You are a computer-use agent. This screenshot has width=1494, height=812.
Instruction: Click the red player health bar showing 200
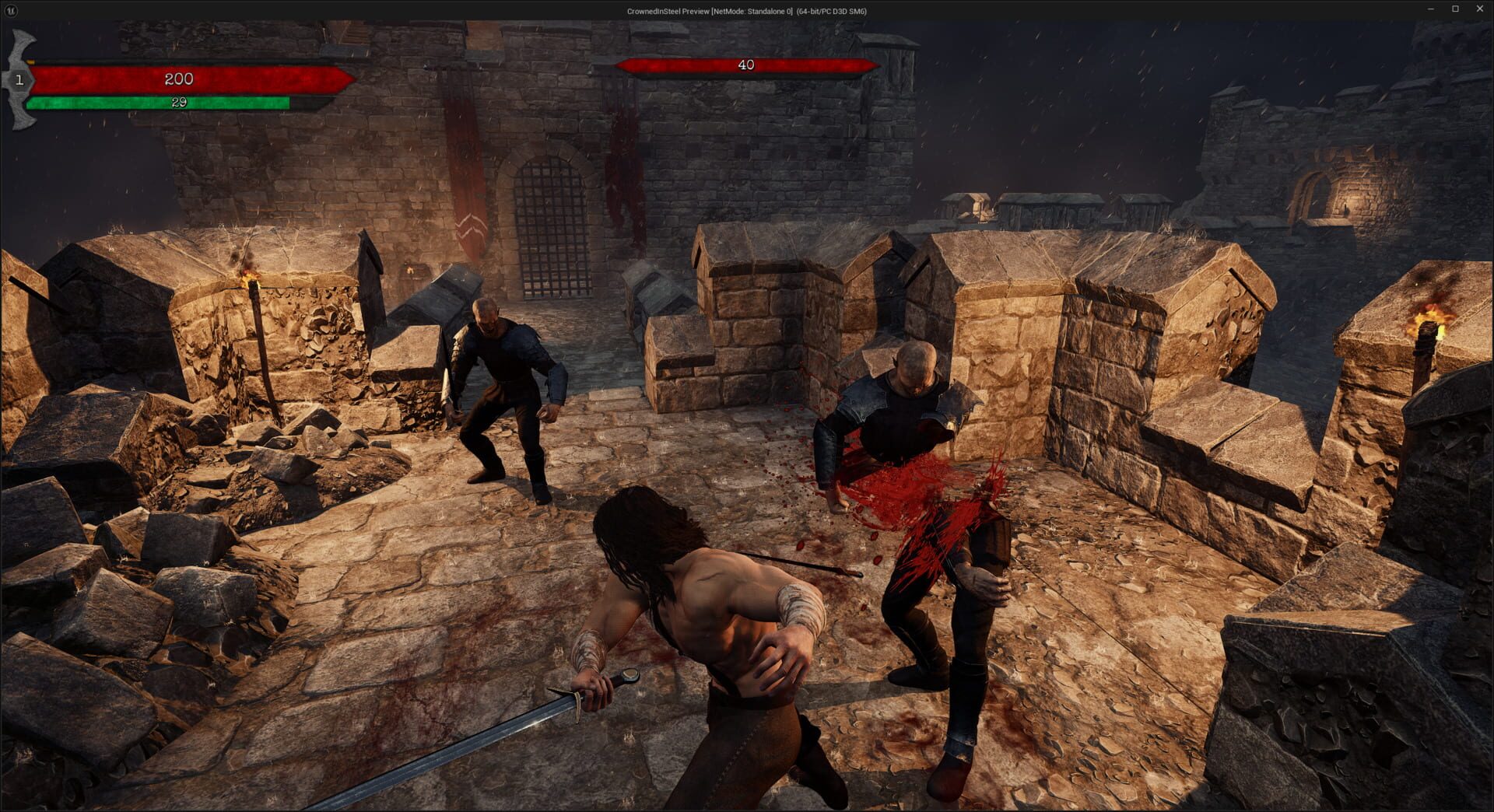(x=179, y=78)
